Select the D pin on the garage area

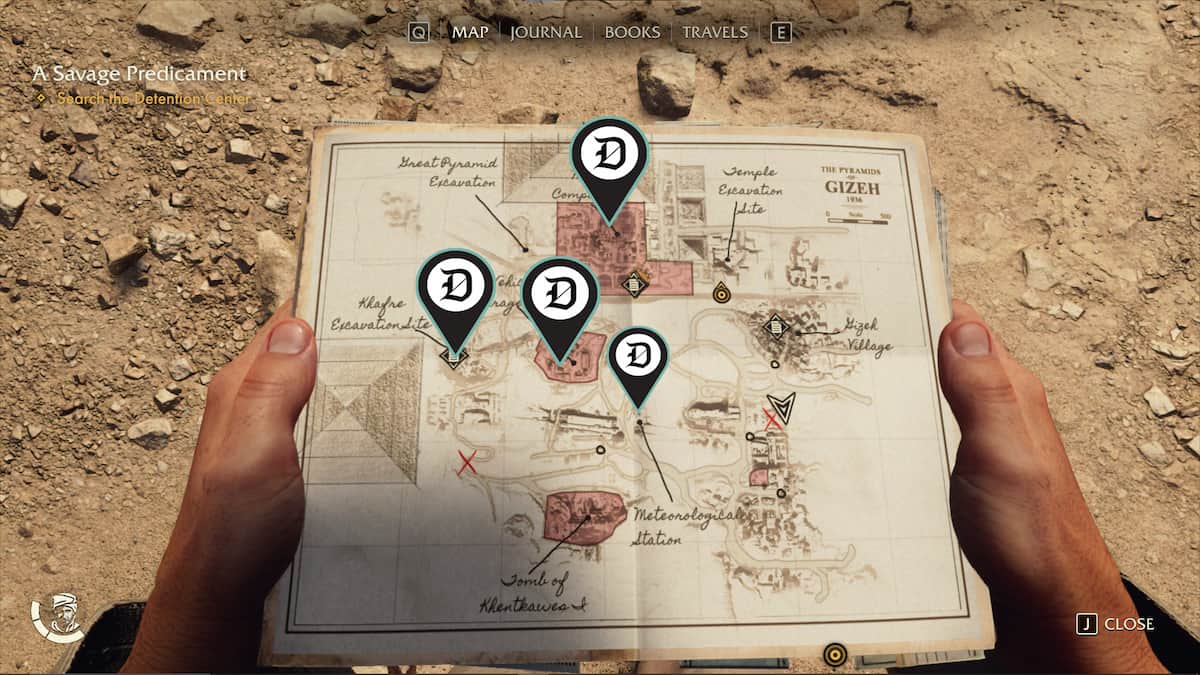pyautogui.click(x=560, y=296)
